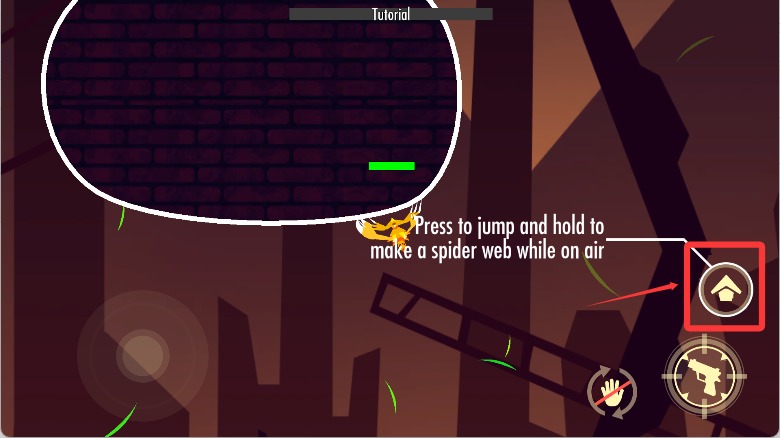Image resolution: width=780 pixels, height=438 pixels.
Task: Tap the jump button with up arrow
Action: click(726, 290)
